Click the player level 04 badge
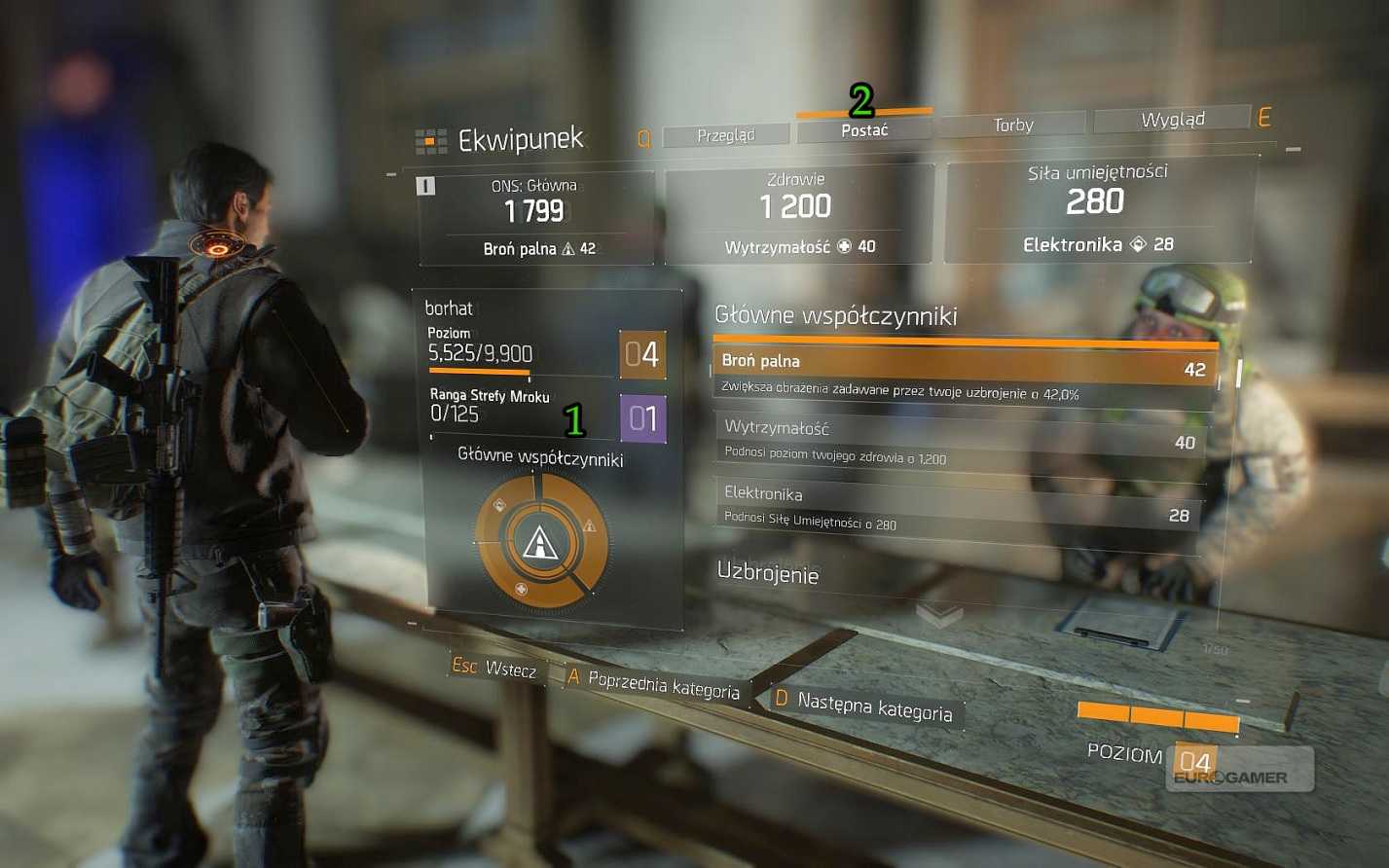 642,354
